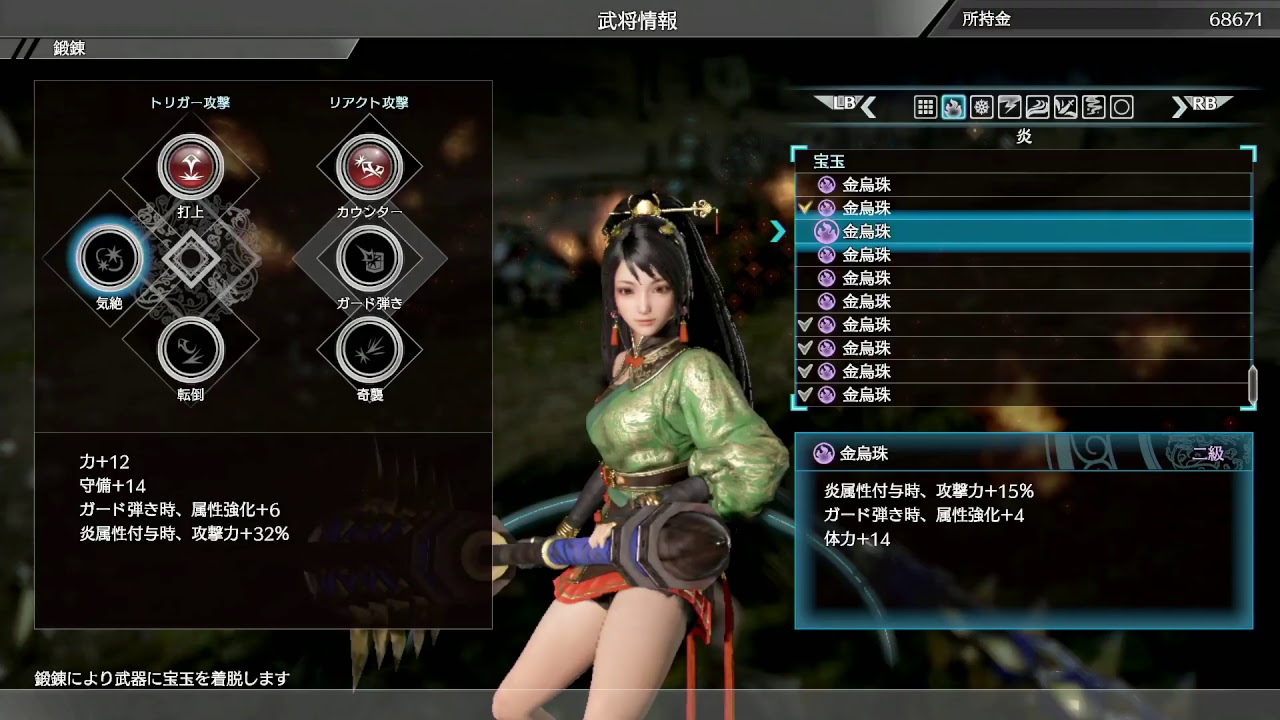Image resolution: width=1280 pixels, height=720 pixels.
Task: Select the wind element filter icon
Action: click(x=1036, y=107)
